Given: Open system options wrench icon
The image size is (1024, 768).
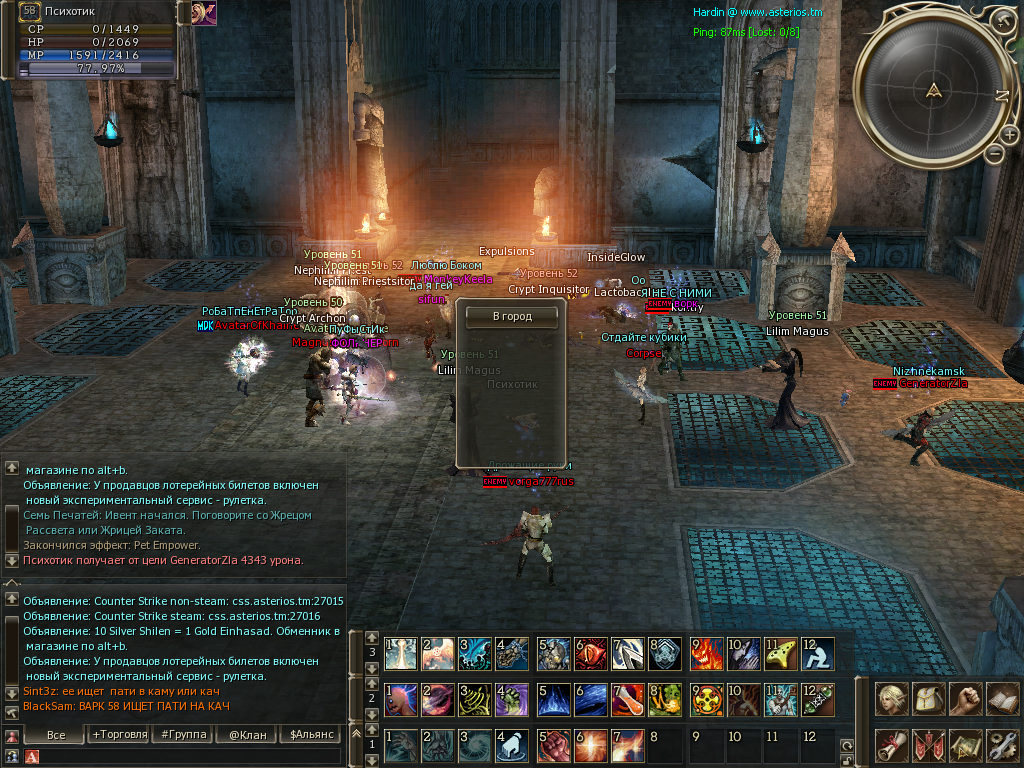Looking at the screenshot, I should point(1001,745).
